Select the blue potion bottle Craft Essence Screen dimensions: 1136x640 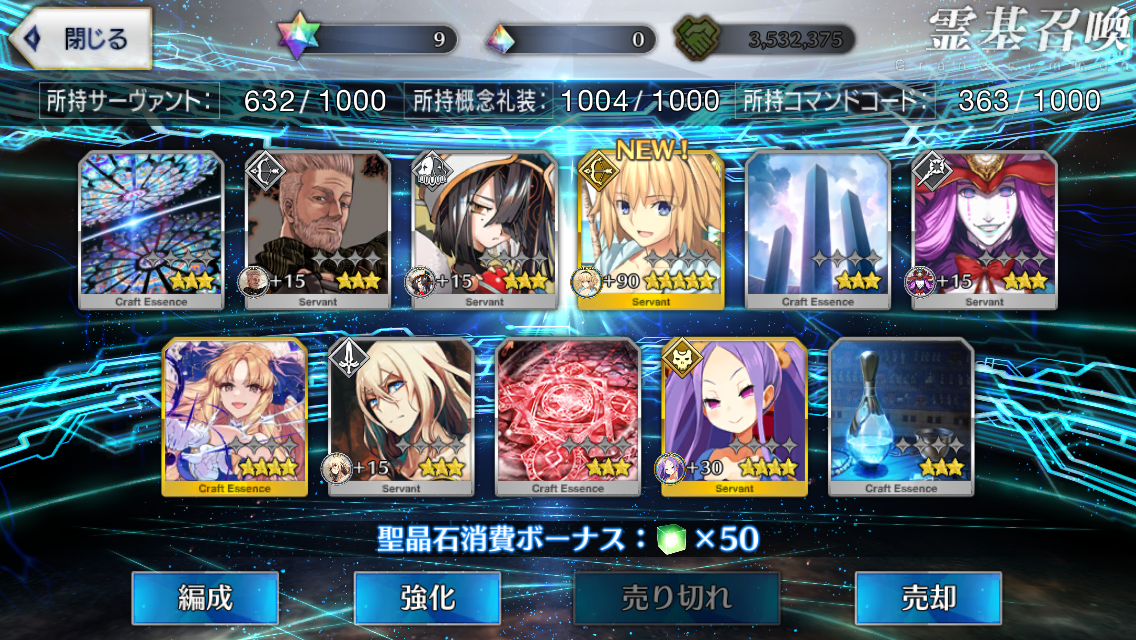(x=901, y=416)
